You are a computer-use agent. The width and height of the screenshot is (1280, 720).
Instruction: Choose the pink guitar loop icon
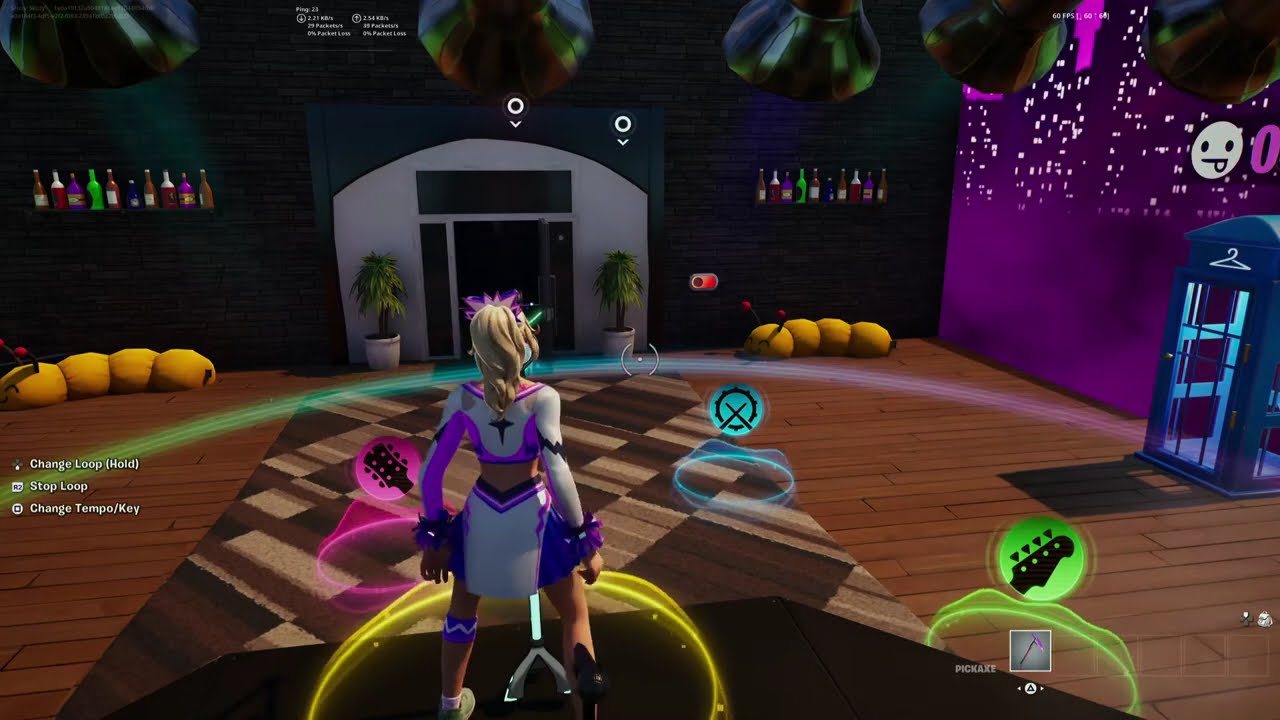386,468
